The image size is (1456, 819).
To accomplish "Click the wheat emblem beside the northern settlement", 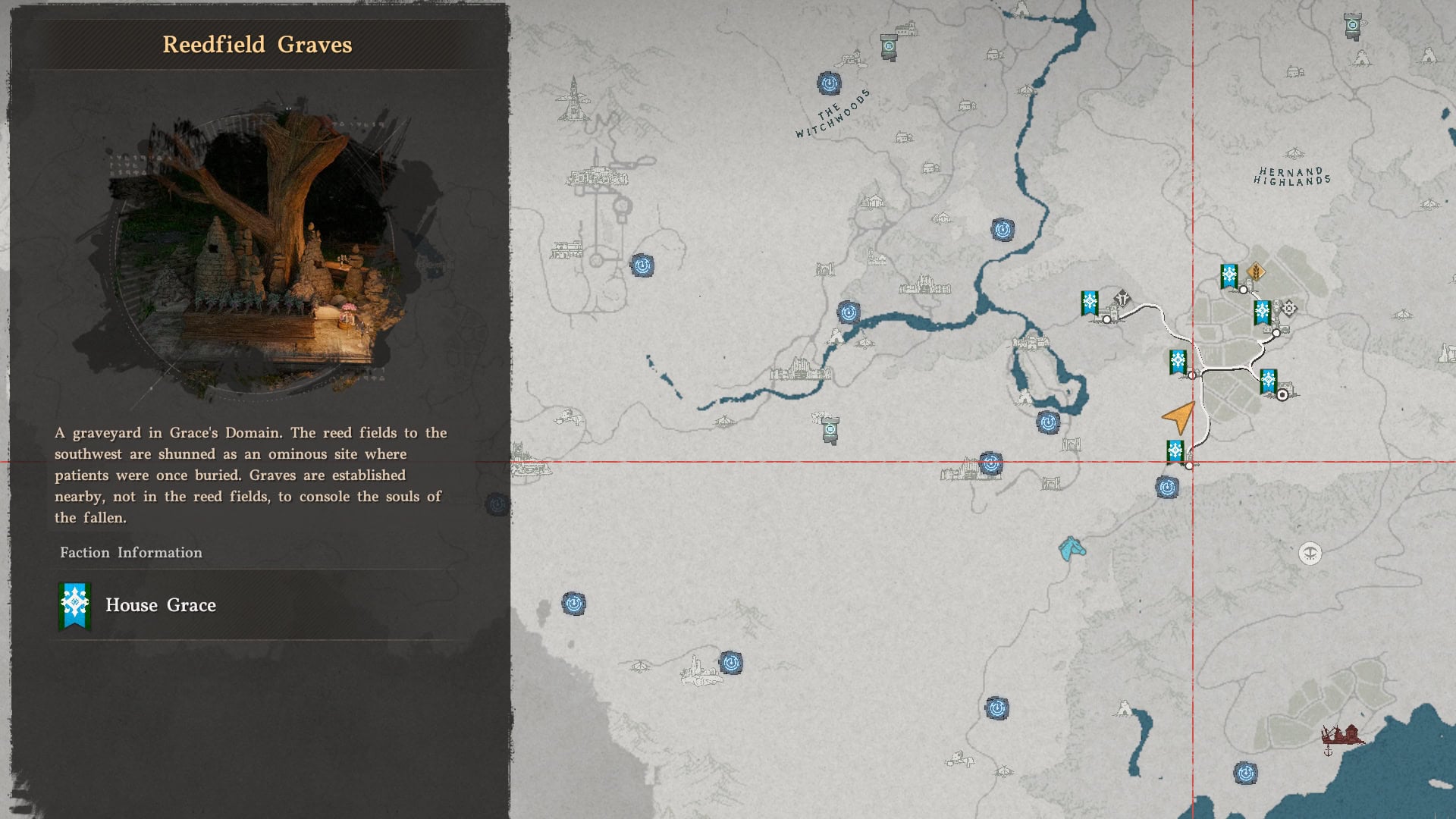I will click(x=1257, y=271).
